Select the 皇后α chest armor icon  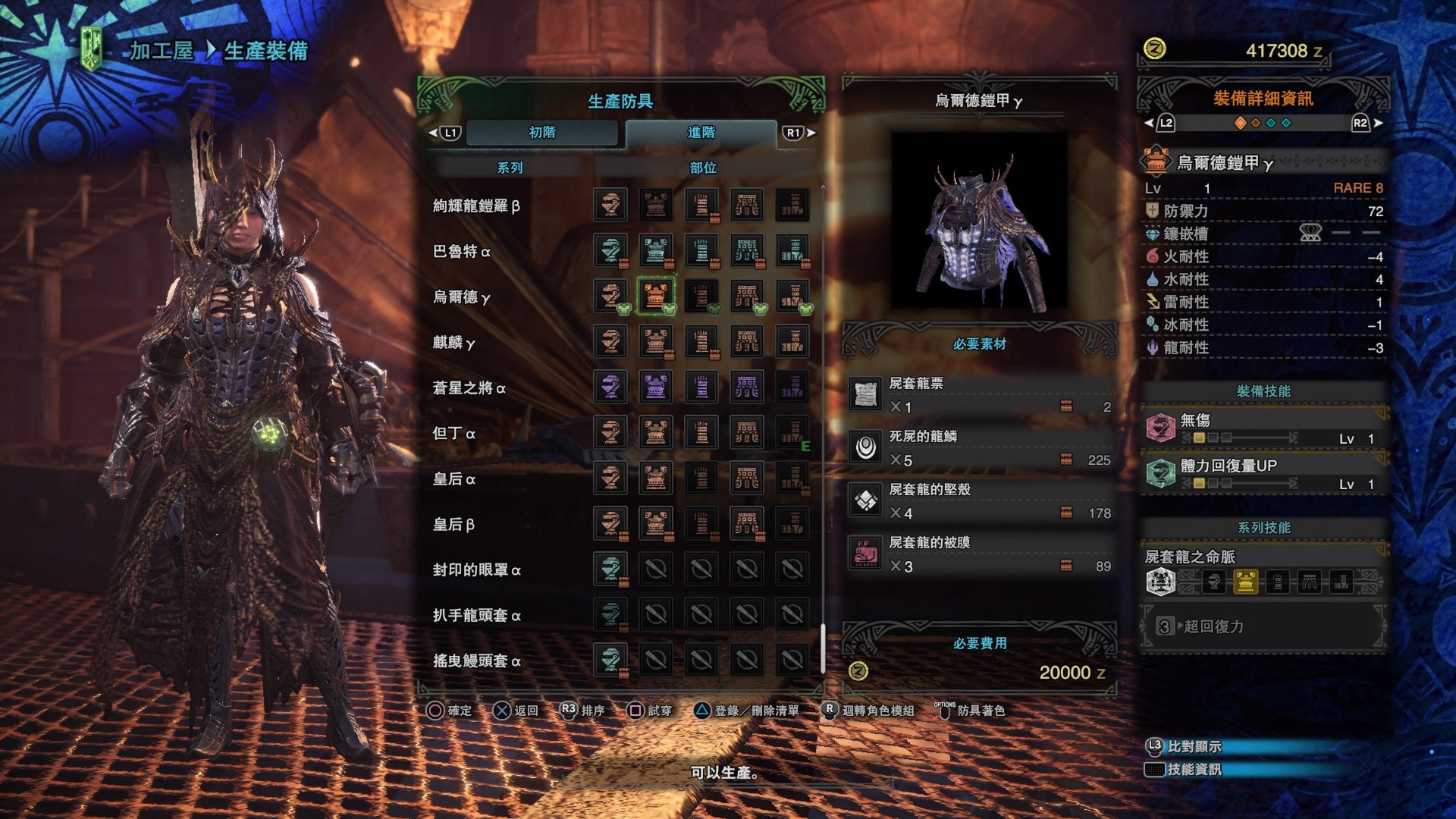pyautogui.click(x=656, y=479)
